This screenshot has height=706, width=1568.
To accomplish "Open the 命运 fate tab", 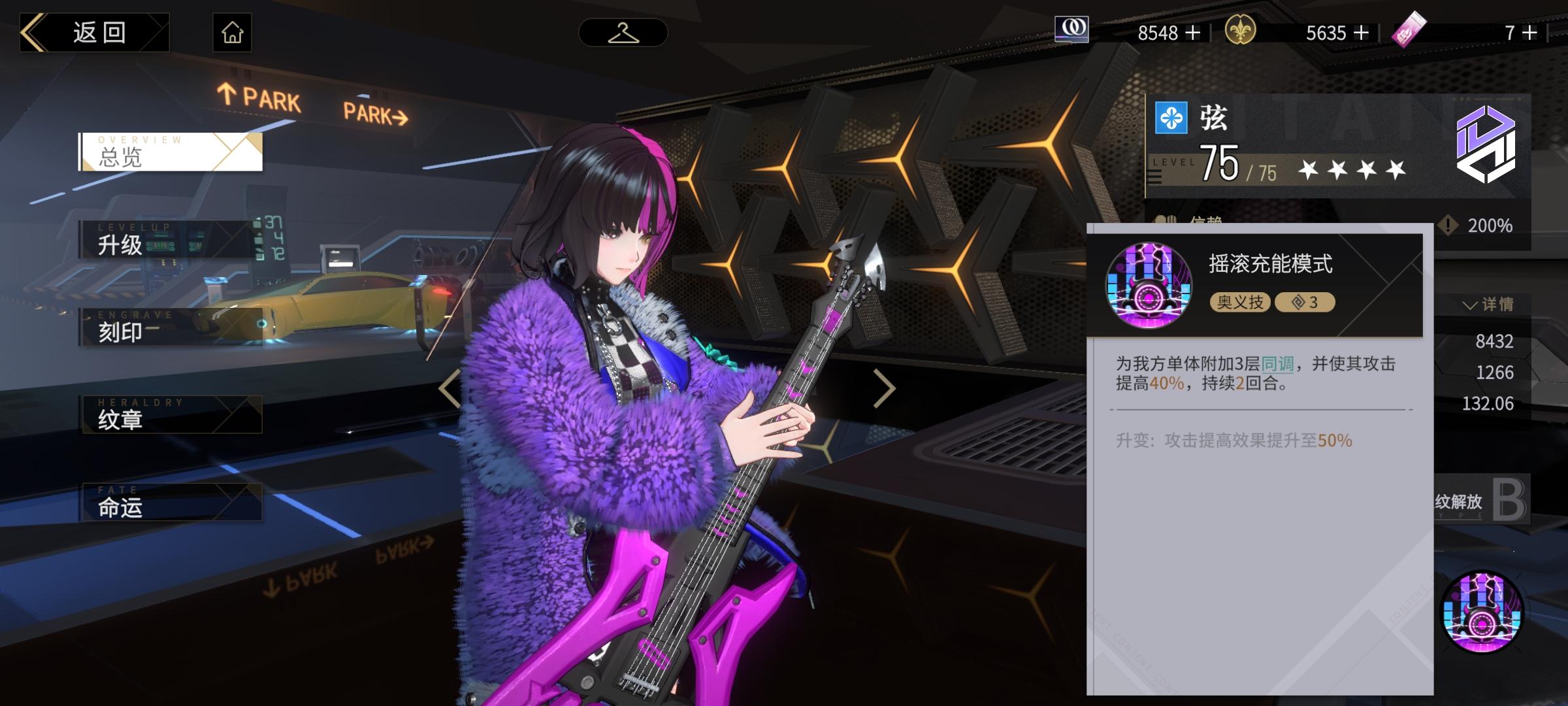I will (x=171, y=502).
